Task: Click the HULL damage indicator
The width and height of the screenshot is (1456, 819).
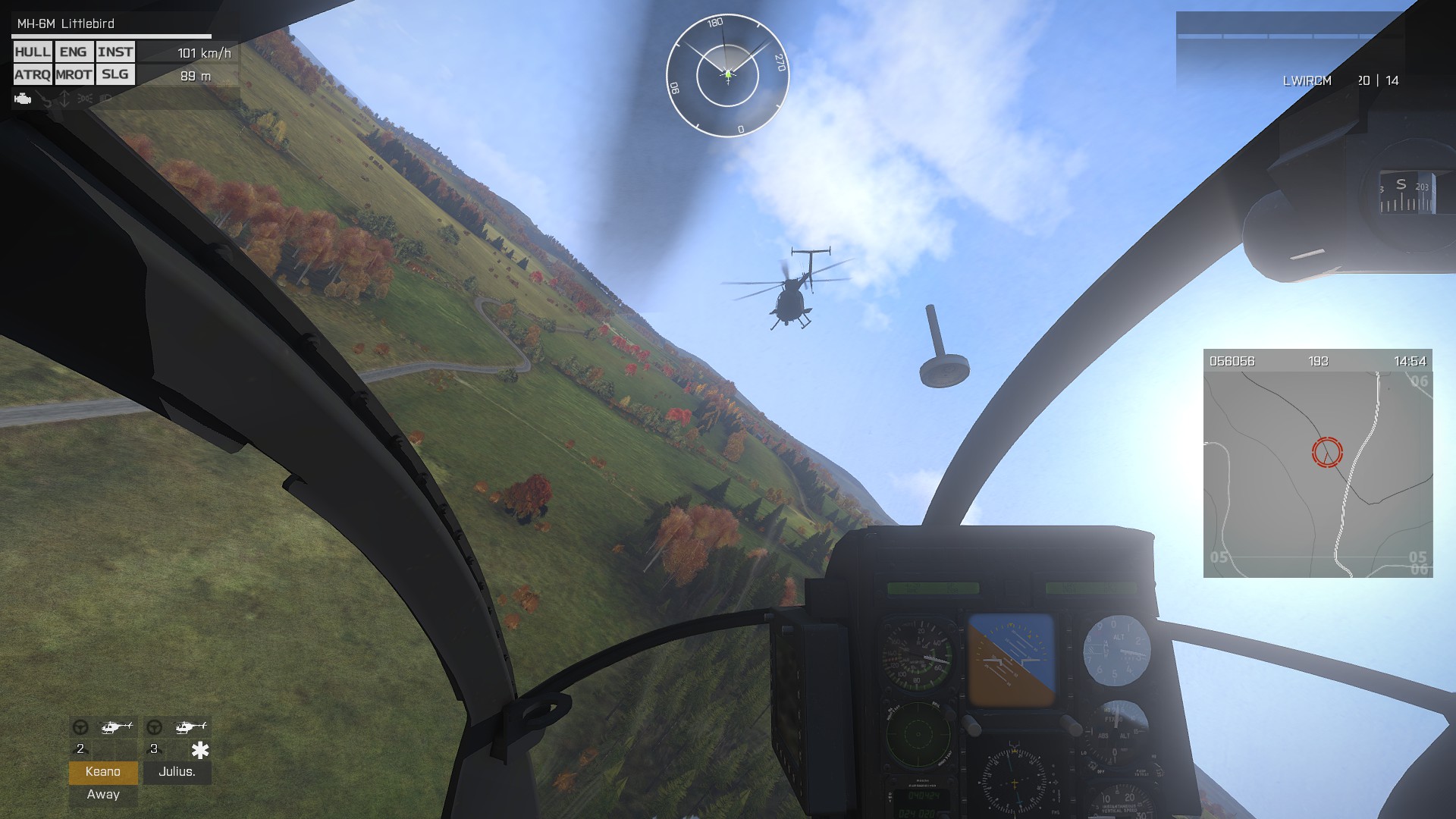Action: click(33, 52)
